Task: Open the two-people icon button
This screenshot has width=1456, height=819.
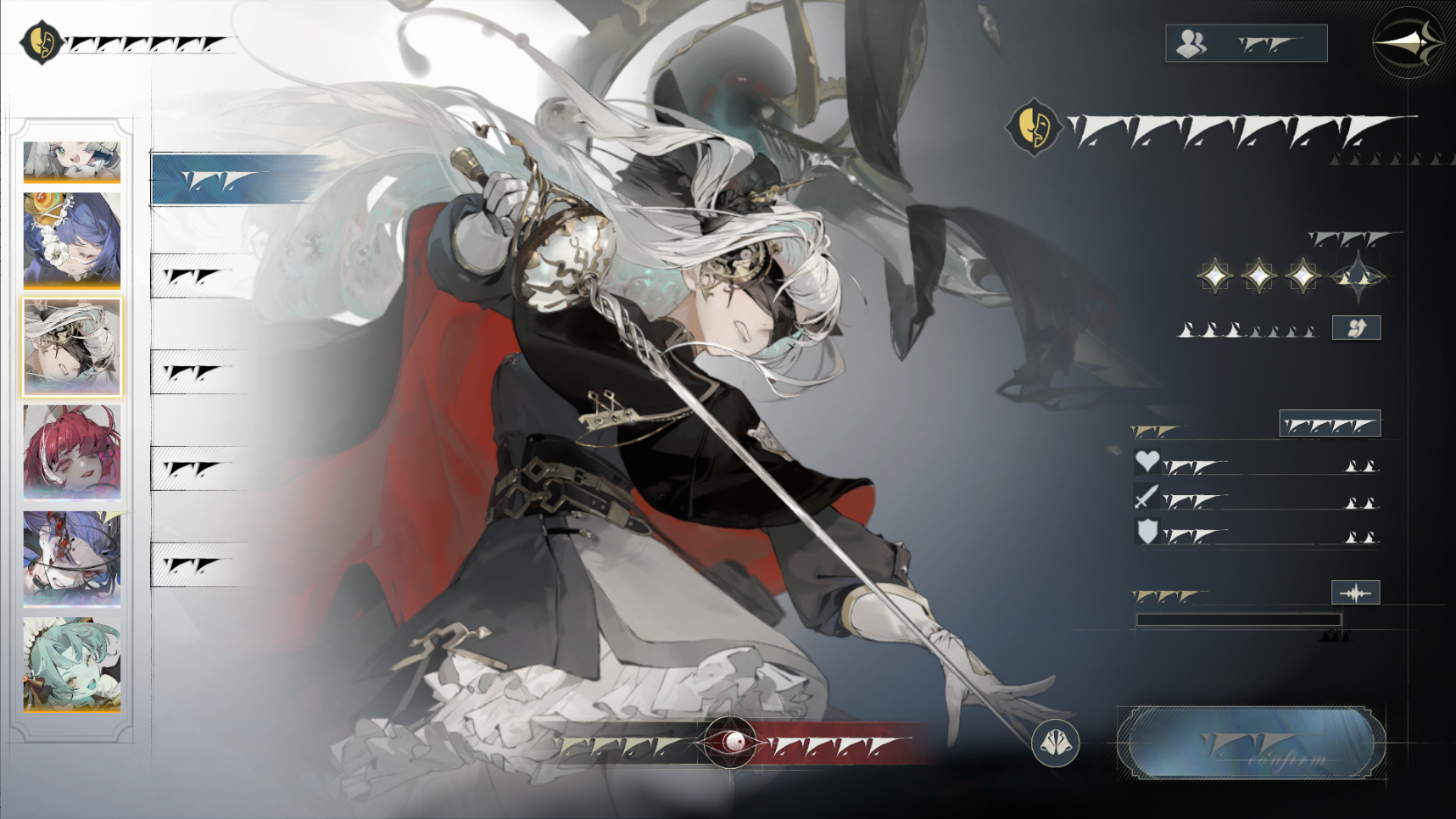Action: (x=1246, y=43)
